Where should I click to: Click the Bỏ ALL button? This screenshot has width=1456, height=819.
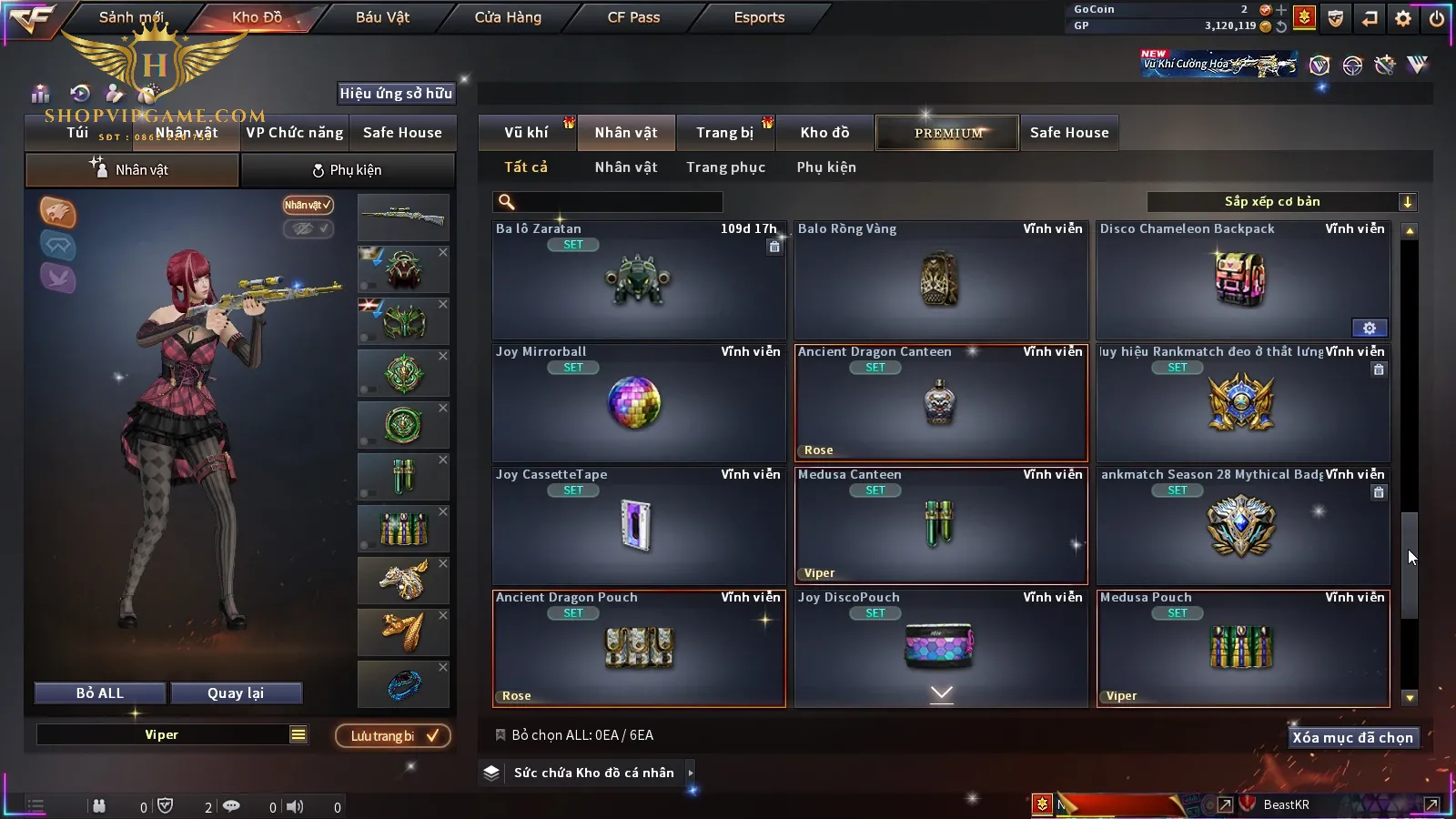point(100,693)
